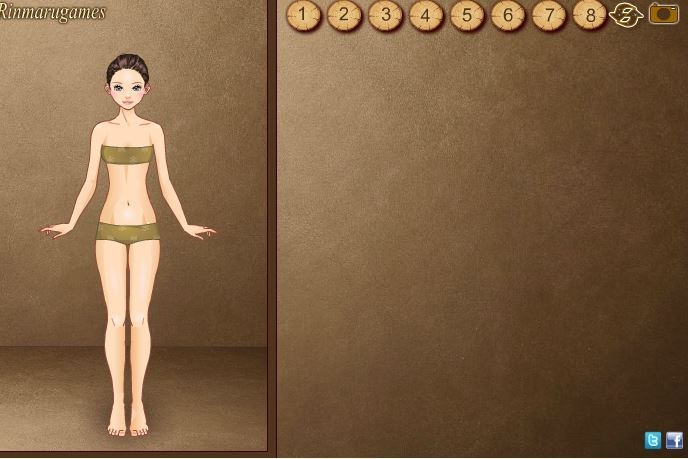Show items under category 4
The image size is (688, 459).
[x=426, y=15]
